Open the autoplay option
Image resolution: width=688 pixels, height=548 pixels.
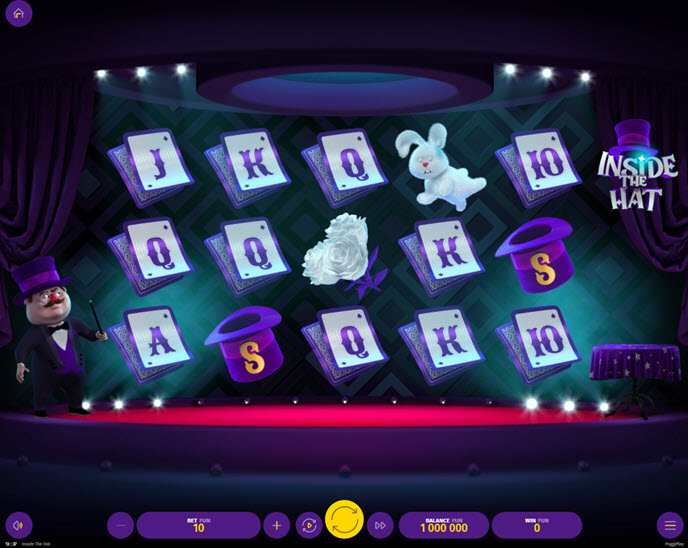coord(309,525)
